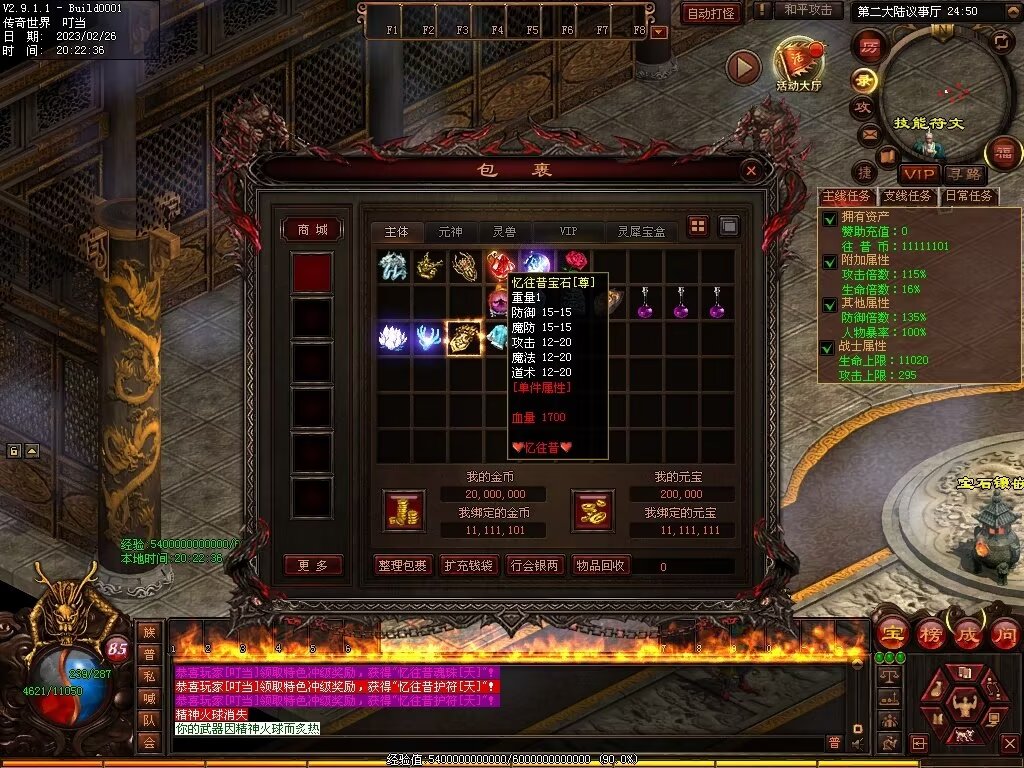Image resolution: width=1024 pixels, height=768 pixels.
Task: Switch to the 元神 tab
Action: (450, 232)
